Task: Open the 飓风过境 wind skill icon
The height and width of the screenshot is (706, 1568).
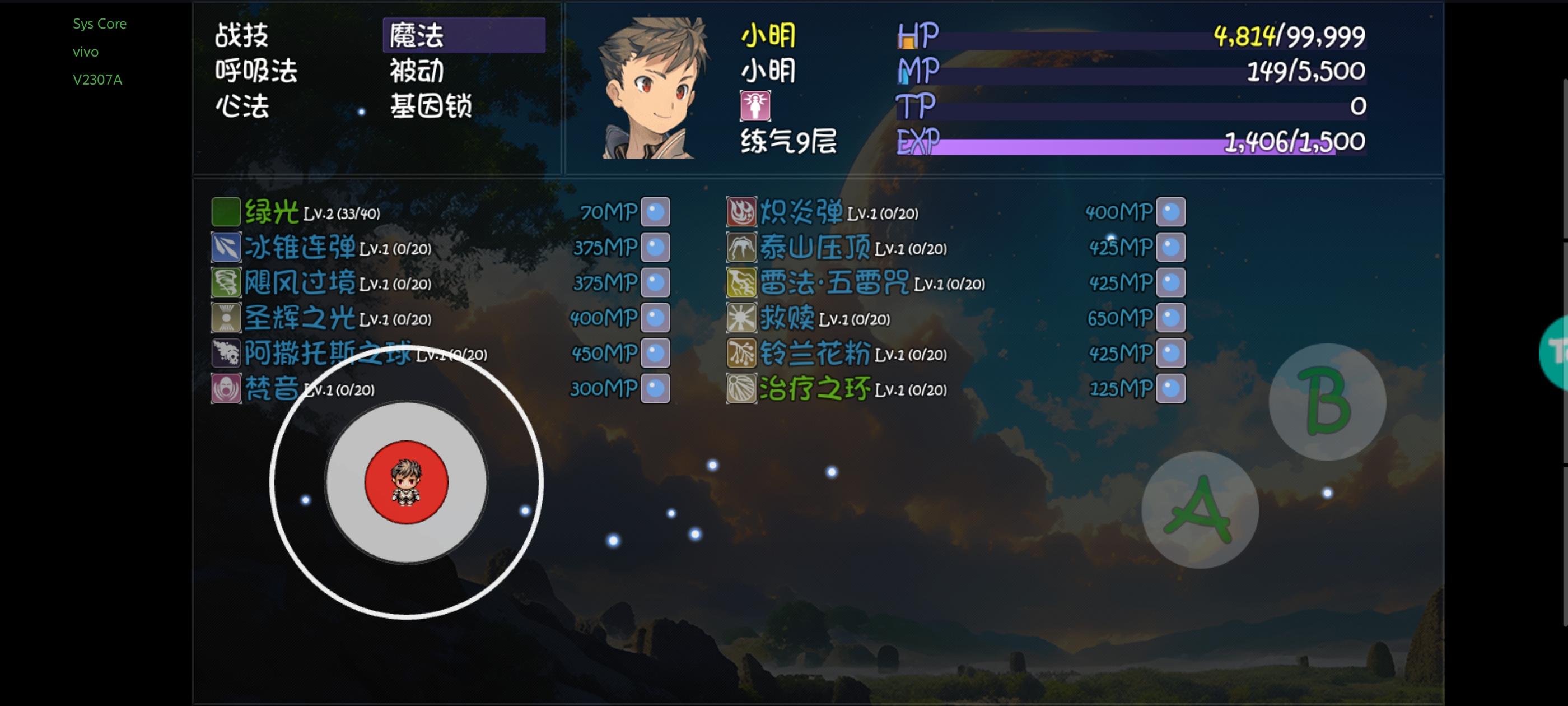Action: pyautogui.click(x=226, y=282)
